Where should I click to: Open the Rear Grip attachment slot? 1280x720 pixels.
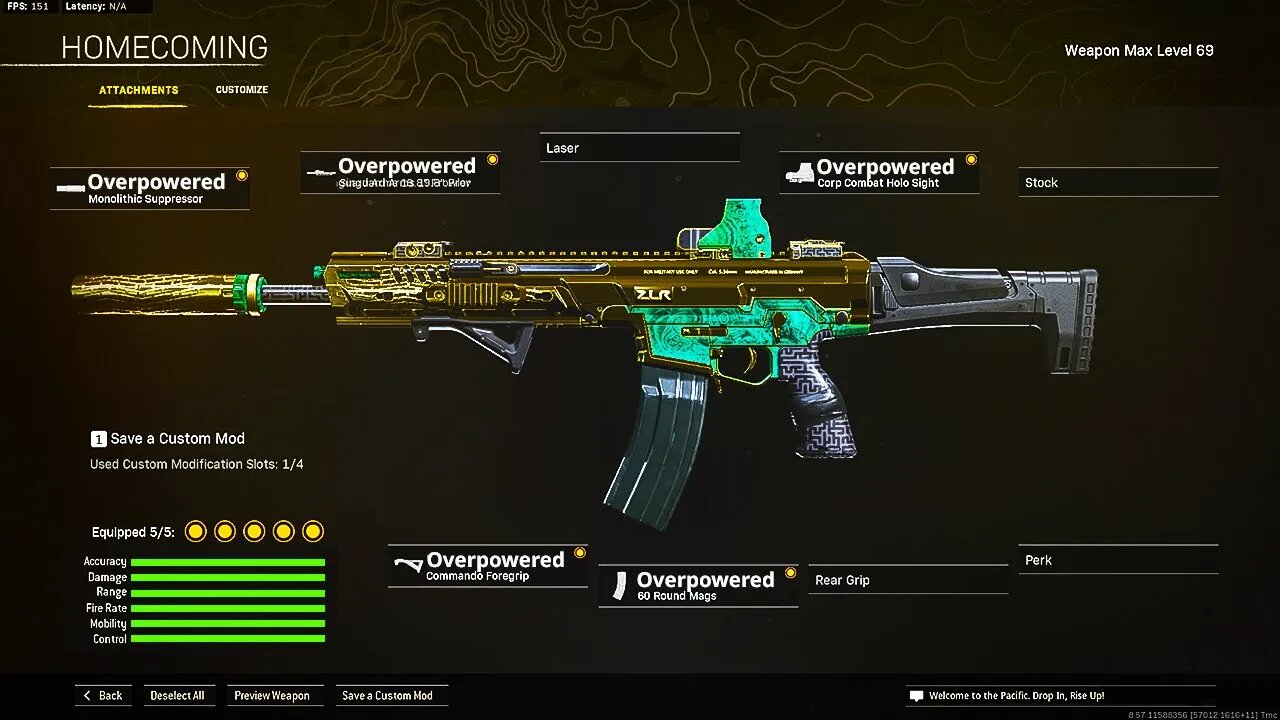point(907,580)
